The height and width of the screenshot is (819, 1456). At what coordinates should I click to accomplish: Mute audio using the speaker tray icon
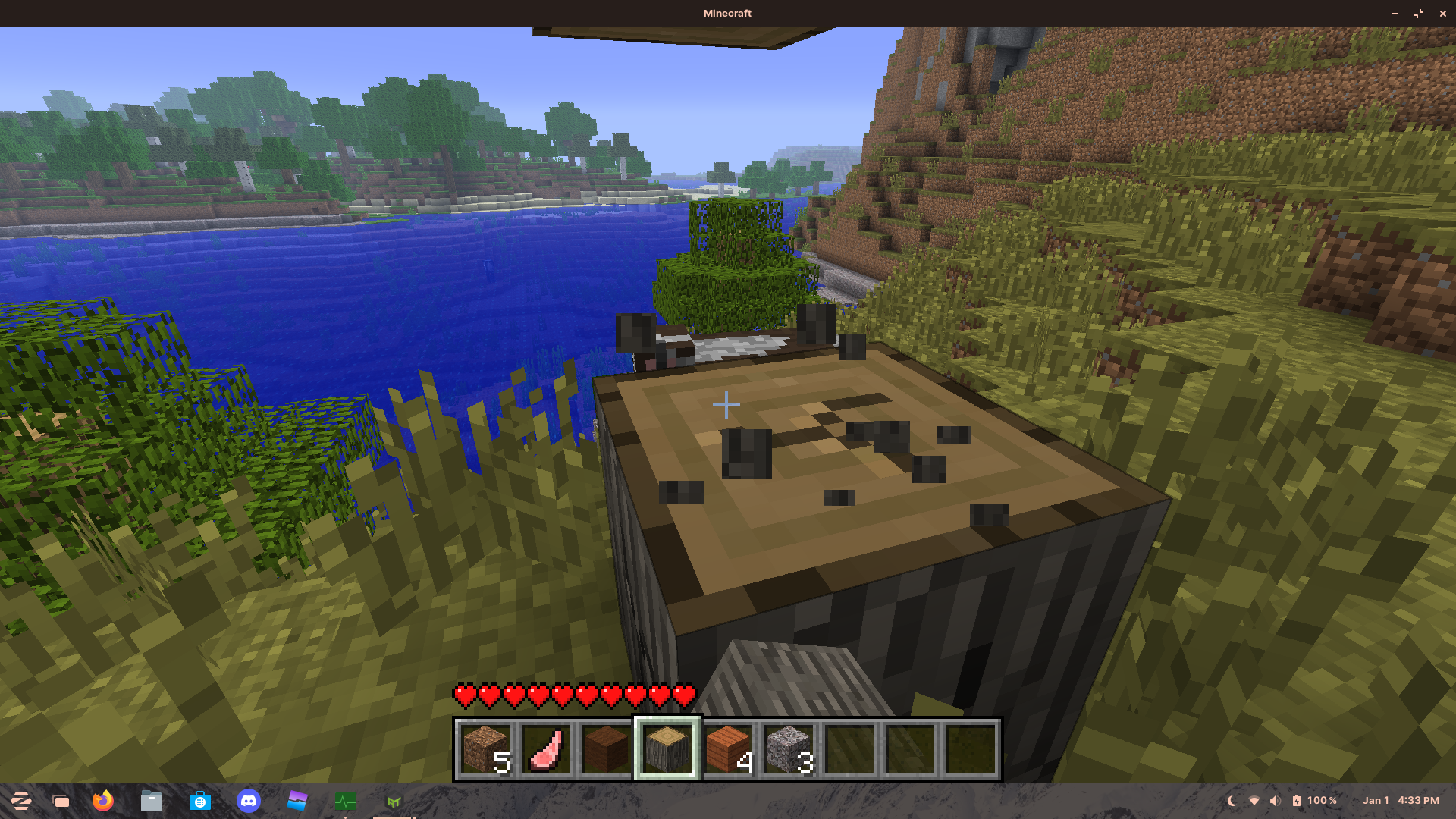pos(1276,800)
